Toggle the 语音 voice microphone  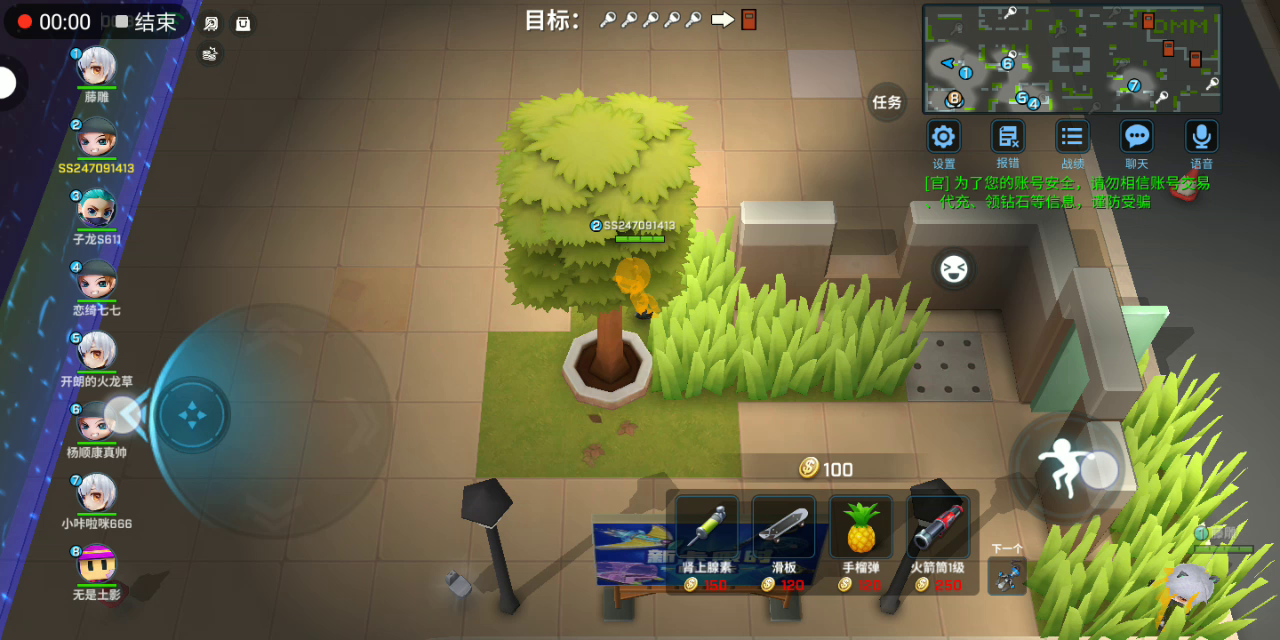coord(1201,136)
